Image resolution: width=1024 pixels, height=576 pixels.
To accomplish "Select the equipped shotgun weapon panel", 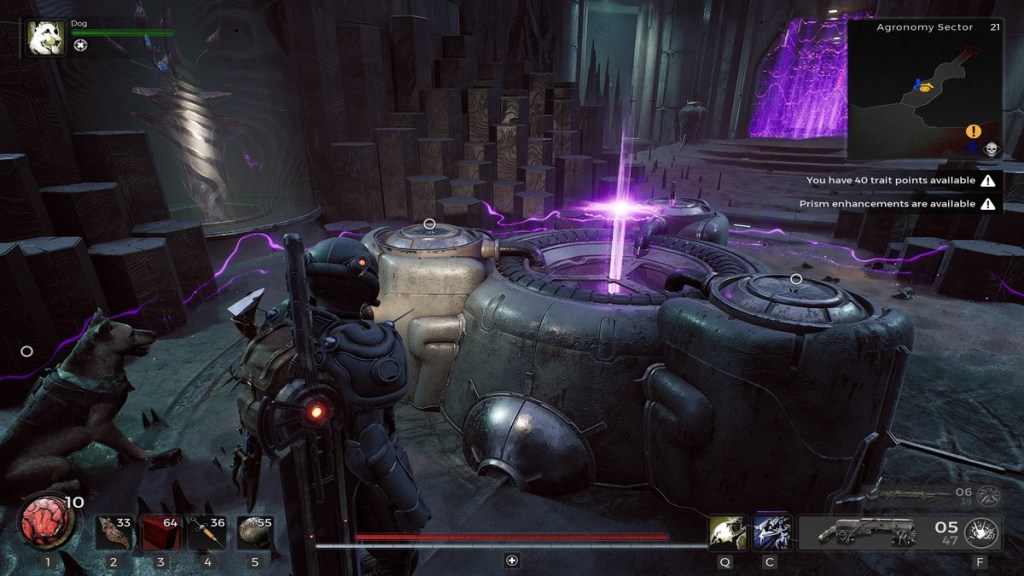I will click(860, 532).
